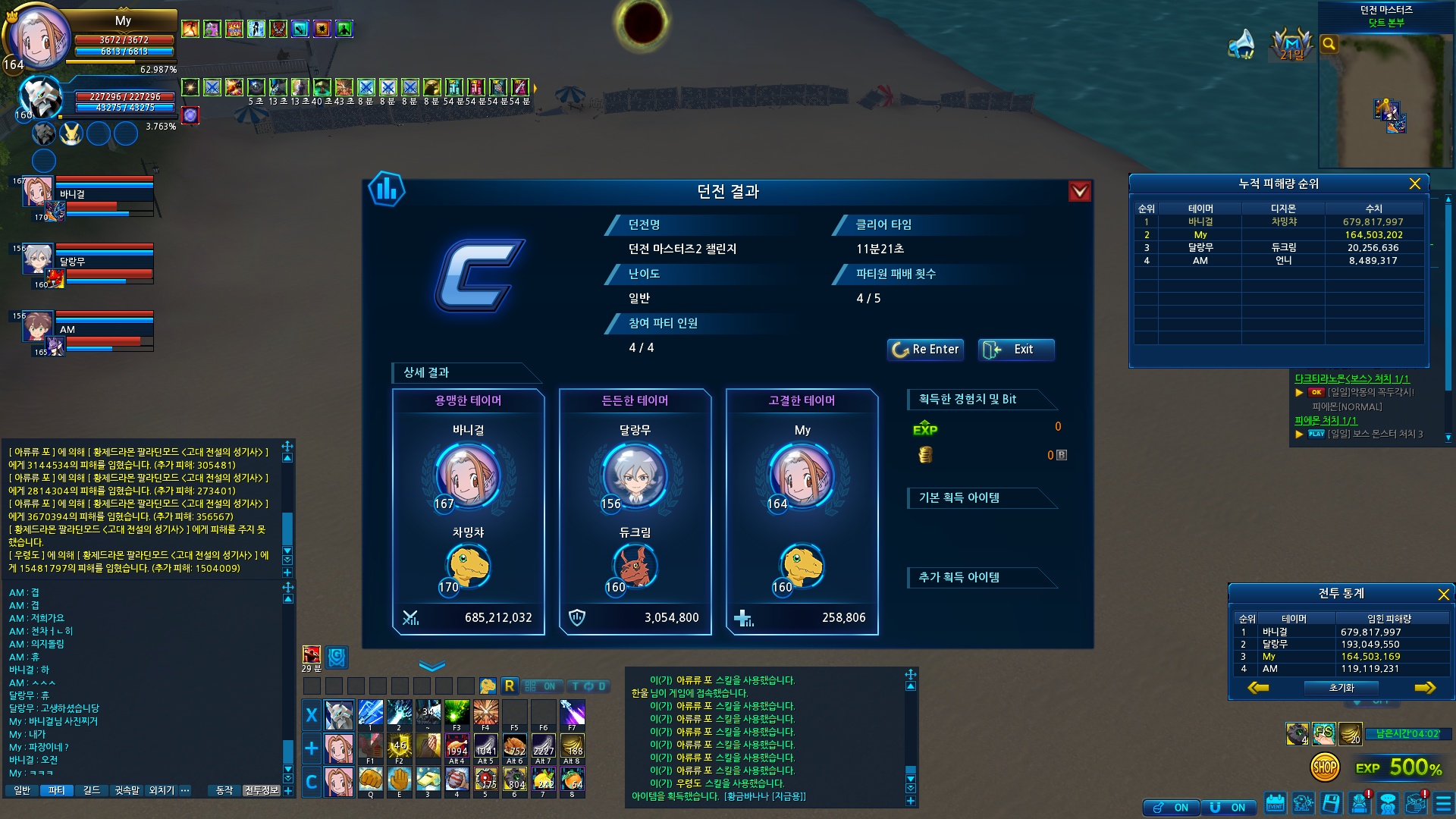Select party member AM portrait

pos(37,328)
